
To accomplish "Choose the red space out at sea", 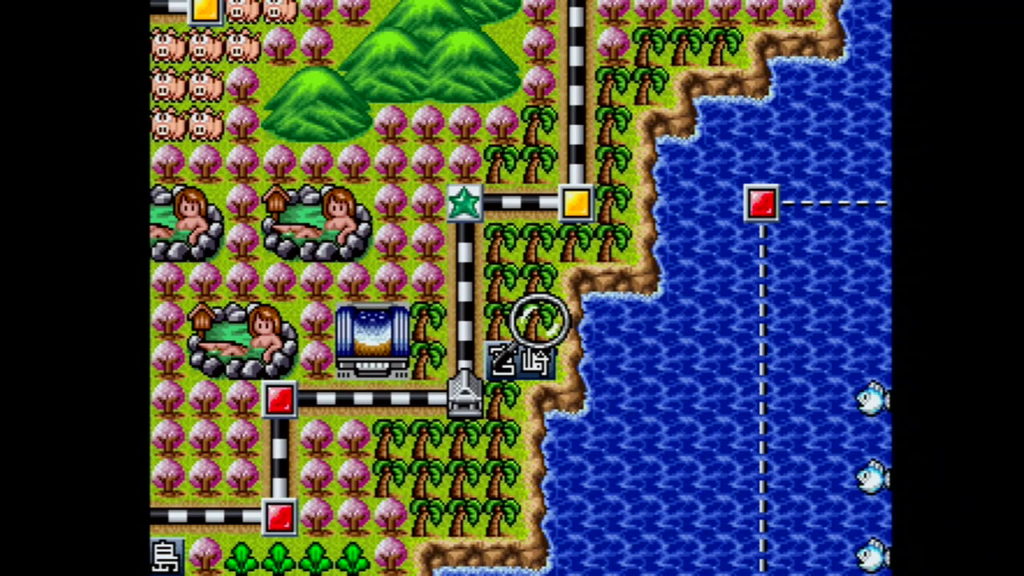I will coord(762,202).
